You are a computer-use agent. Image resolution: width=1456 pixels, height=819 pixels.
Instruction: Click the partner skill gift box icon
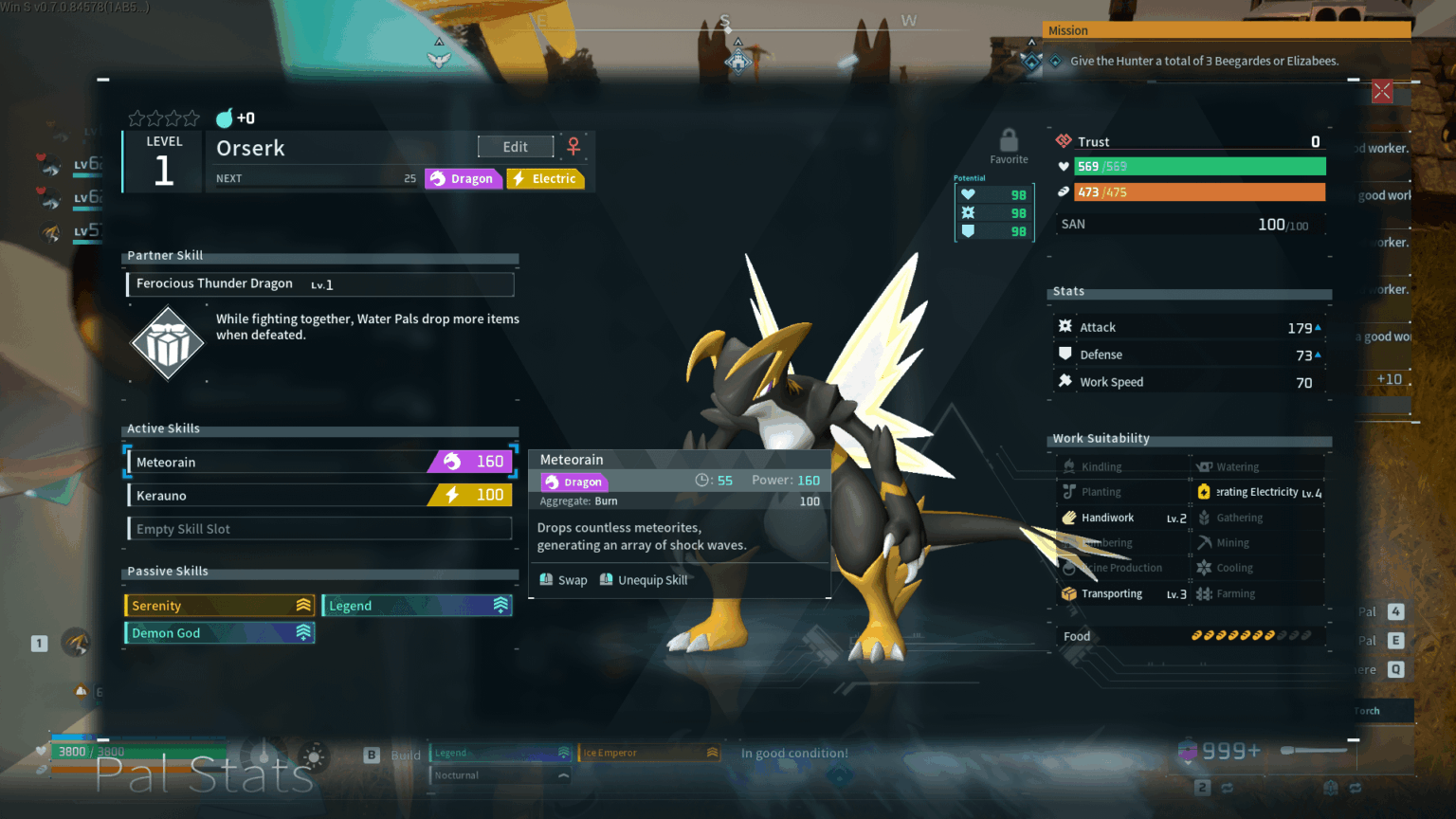(x=167, y=343)
